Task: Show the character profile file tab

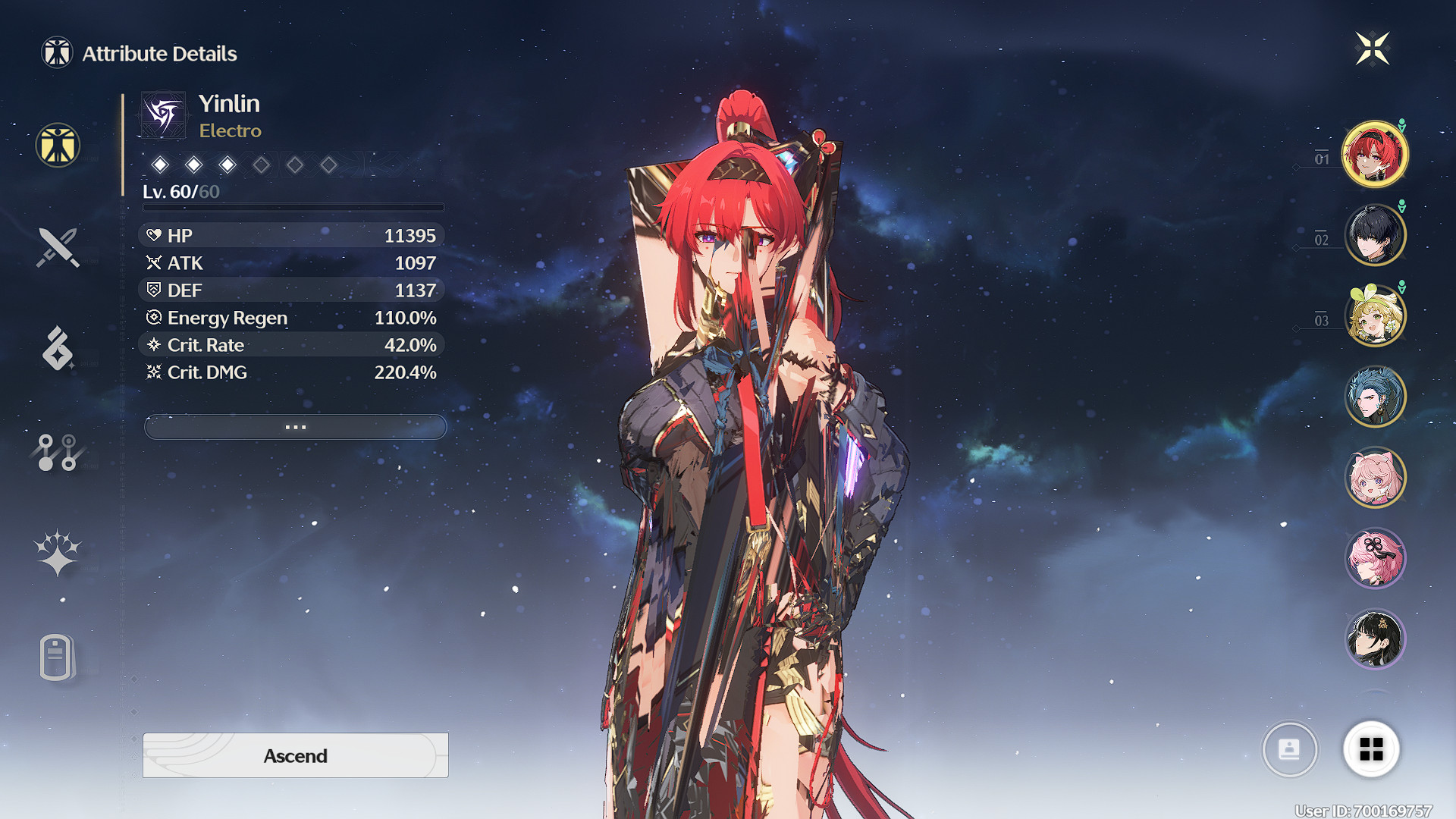Action: pyautogui.click(x=58, y=657)
